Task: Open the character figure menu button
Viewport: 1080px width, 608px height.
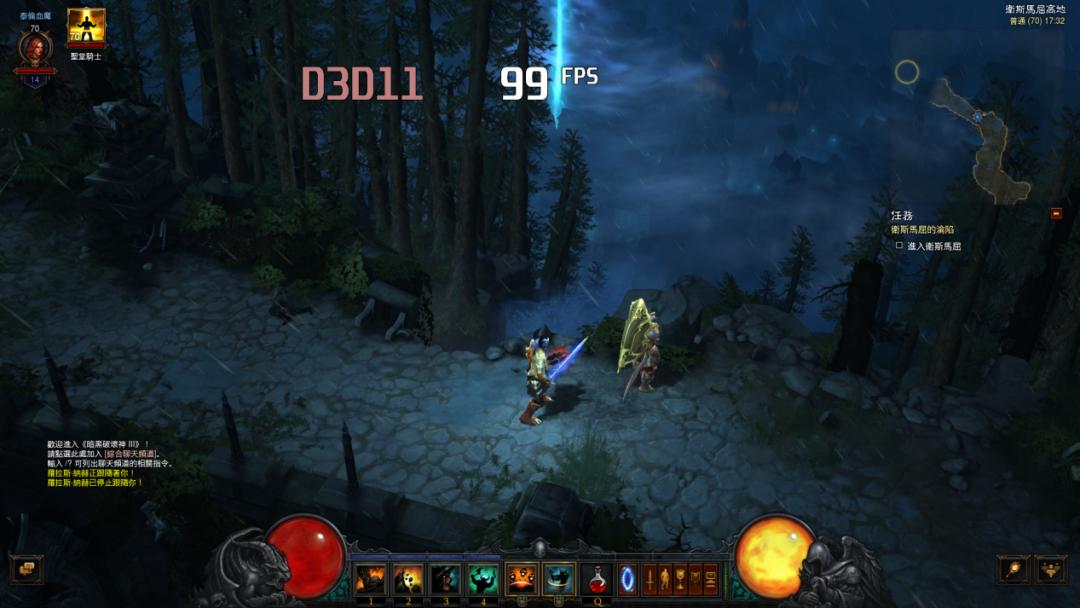Action: click(x=663, y=579)
